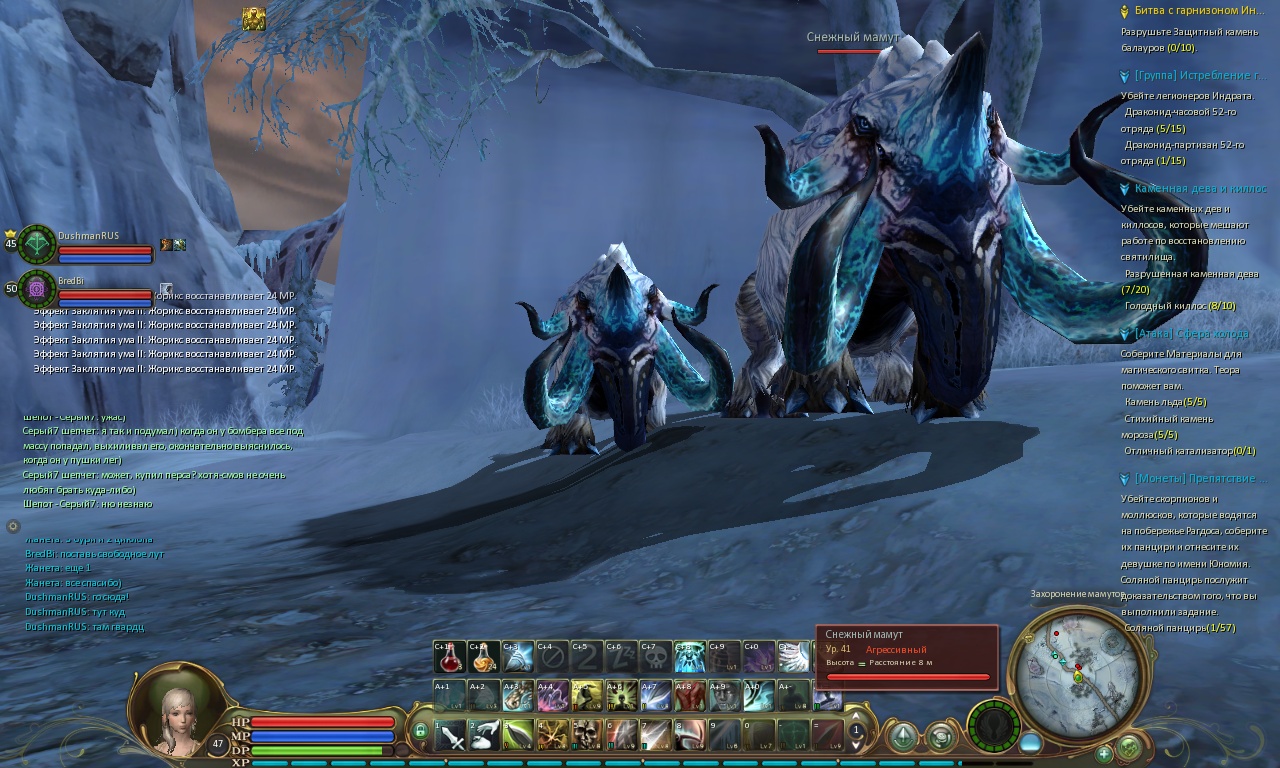1280x768 pixels.
Task: Click the Снежный мамут target info panel
Action: tap(907, 655)
